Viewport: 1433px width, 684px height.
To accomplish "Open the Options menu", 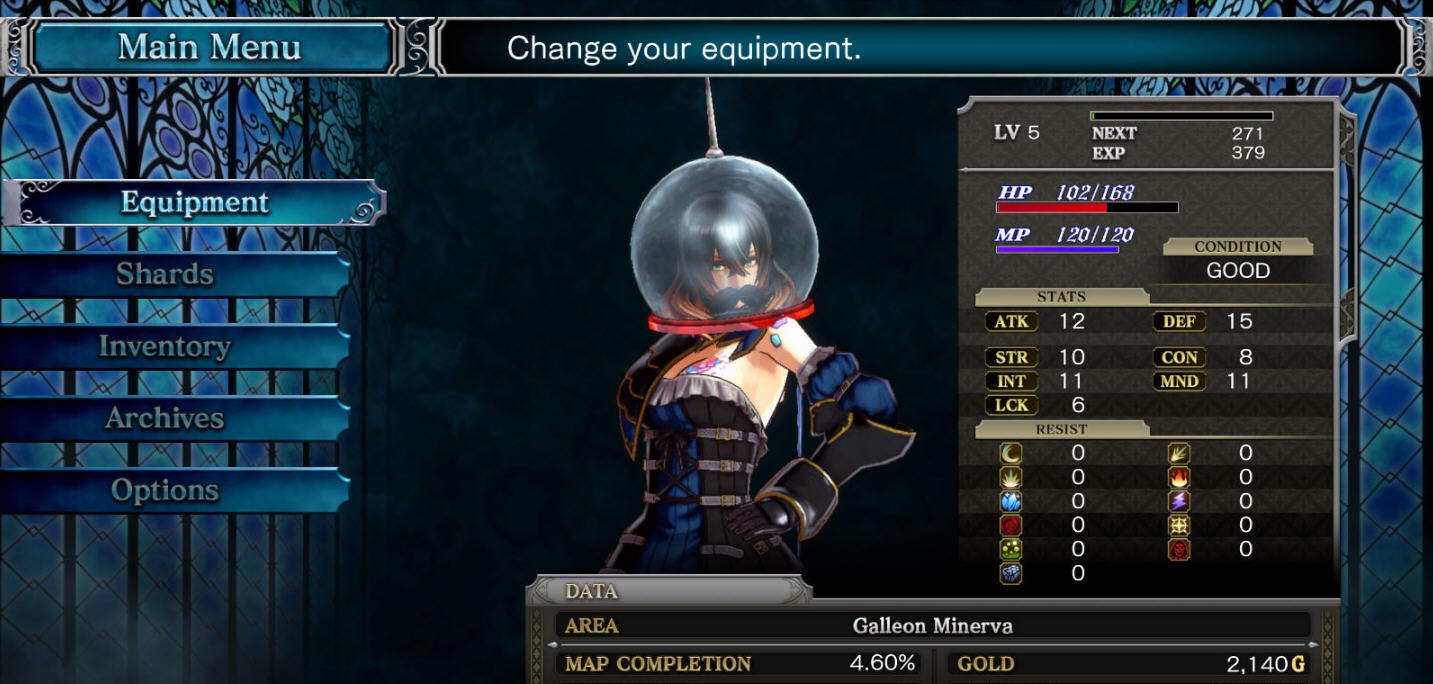I will [165, 491].
